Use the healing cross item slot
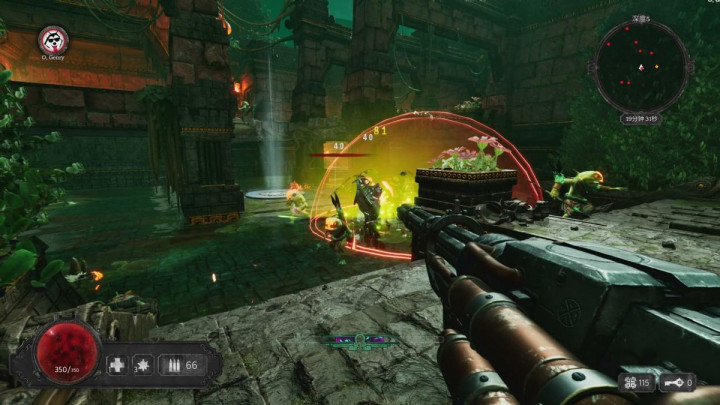 117,365
